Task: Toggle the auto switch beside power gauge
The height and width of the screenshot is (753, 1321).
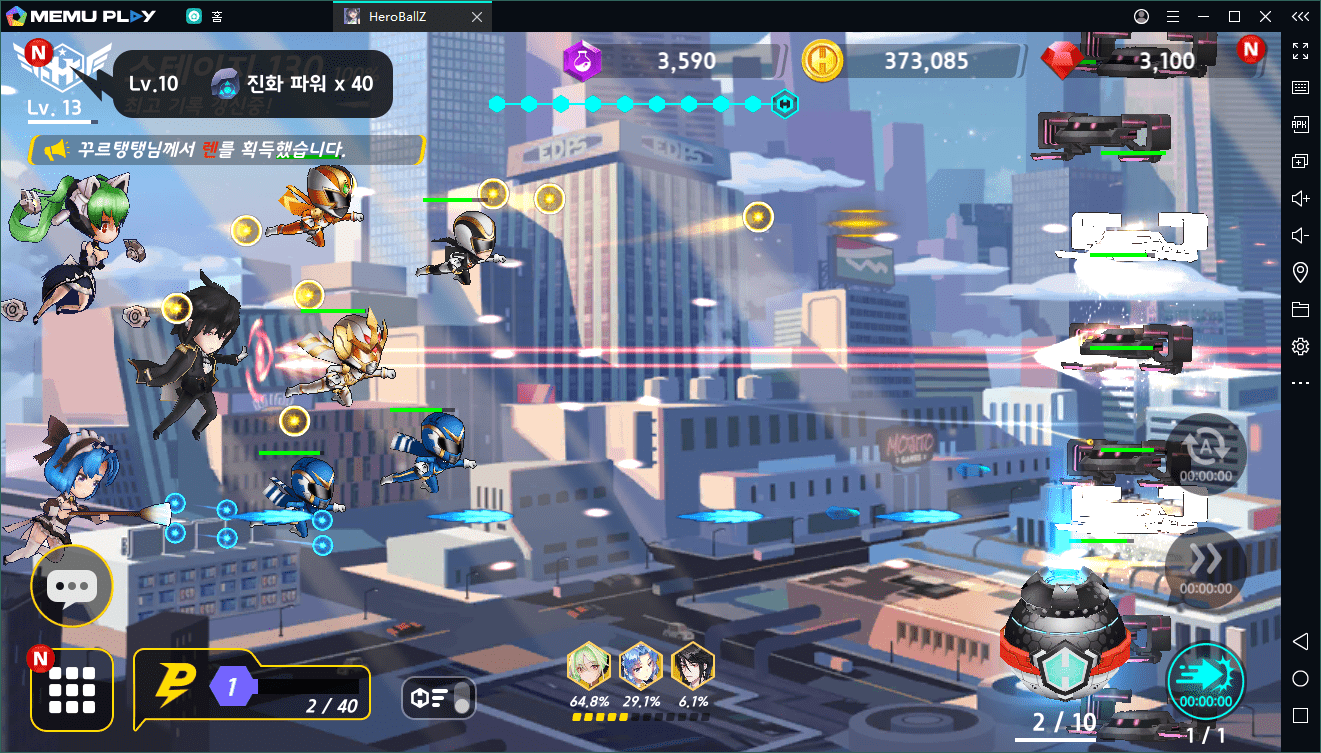Action: (438, 699)
